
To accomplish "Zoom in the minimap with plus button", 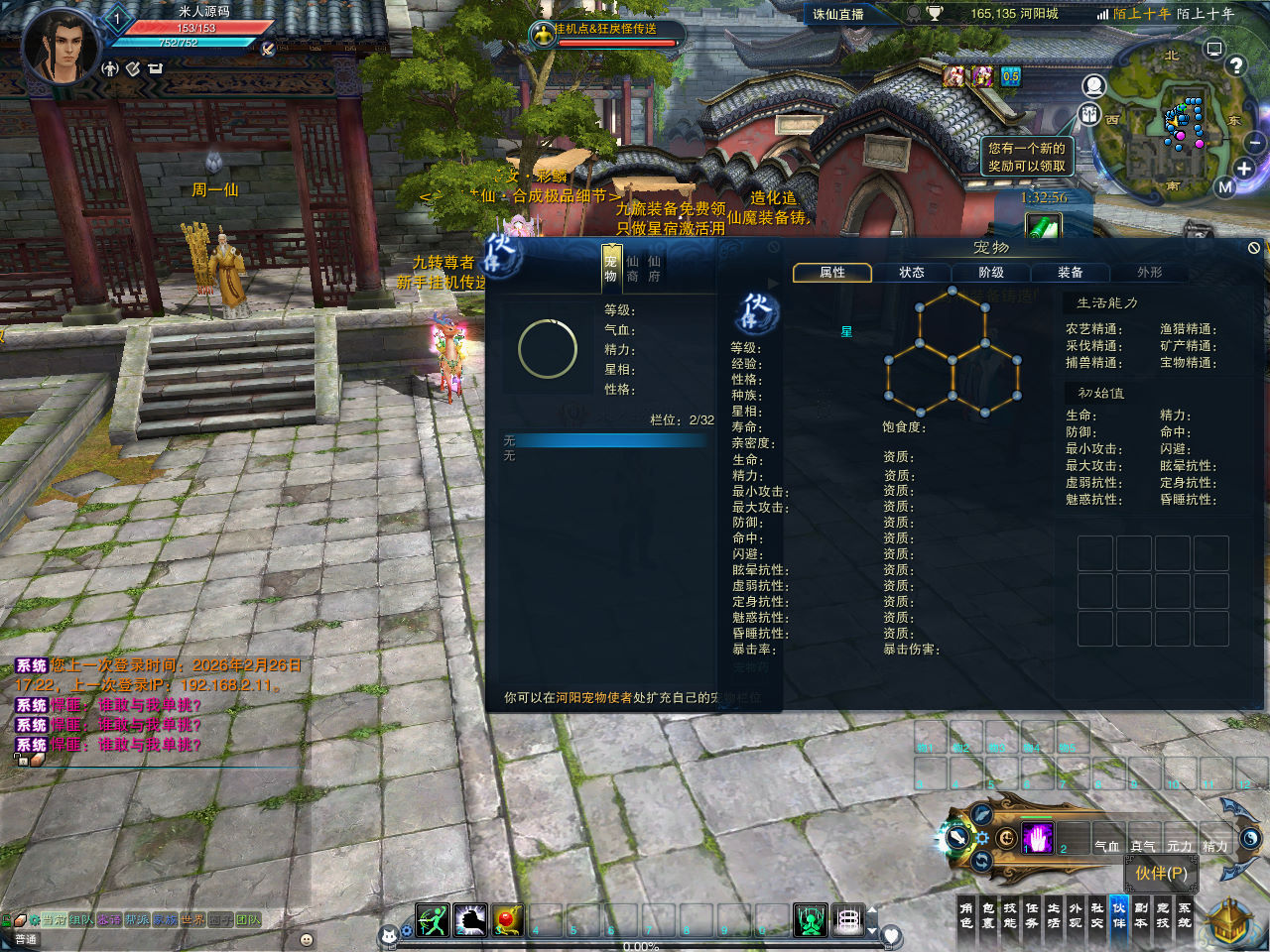I will [x=1243, y=169].
